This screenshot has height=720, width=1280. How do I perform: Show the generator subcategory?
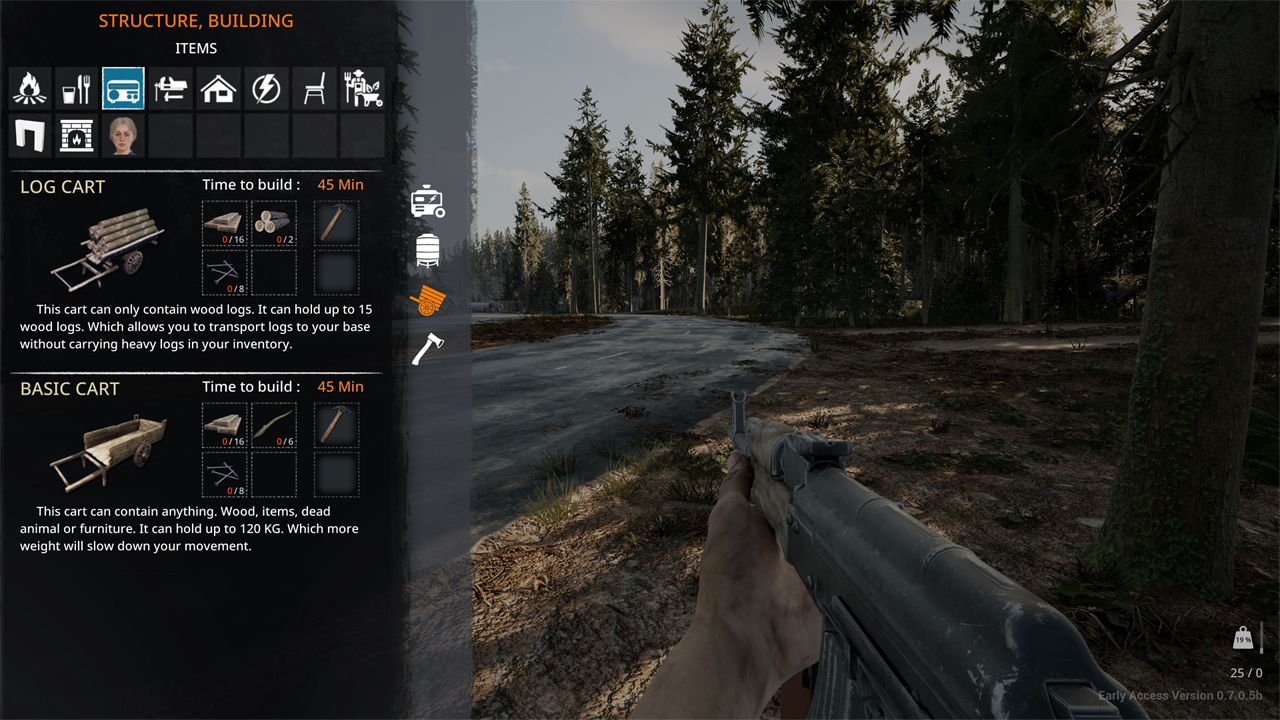[x=427, y=201]
